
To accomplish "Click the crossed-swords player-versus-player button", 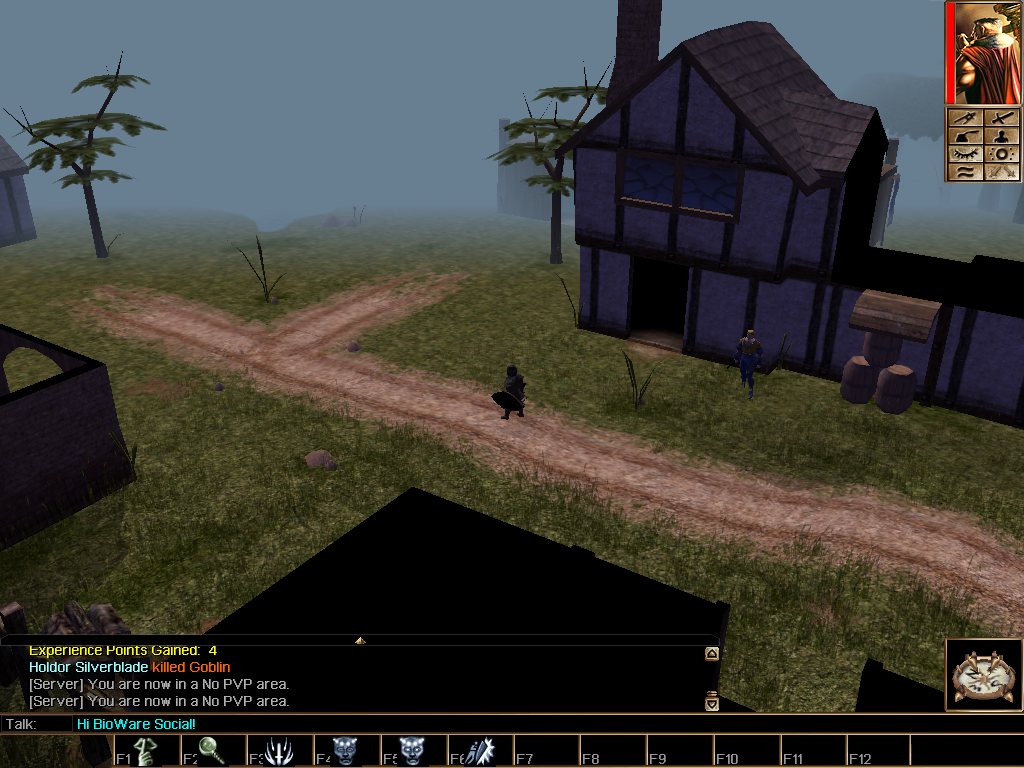I will (1002, 172).
